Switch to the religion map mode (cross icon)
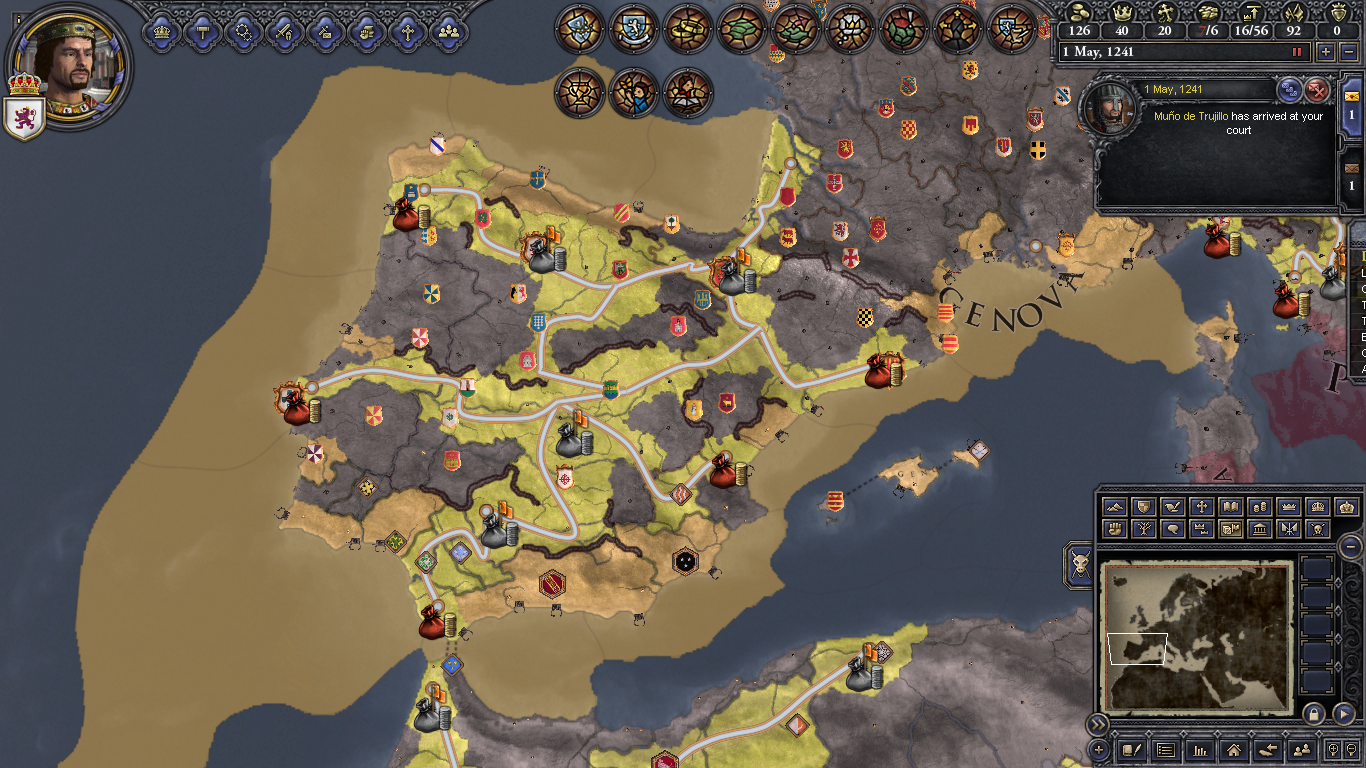Image resolution: width=1366 pixels, height=768 pixels. point(1202,507)
